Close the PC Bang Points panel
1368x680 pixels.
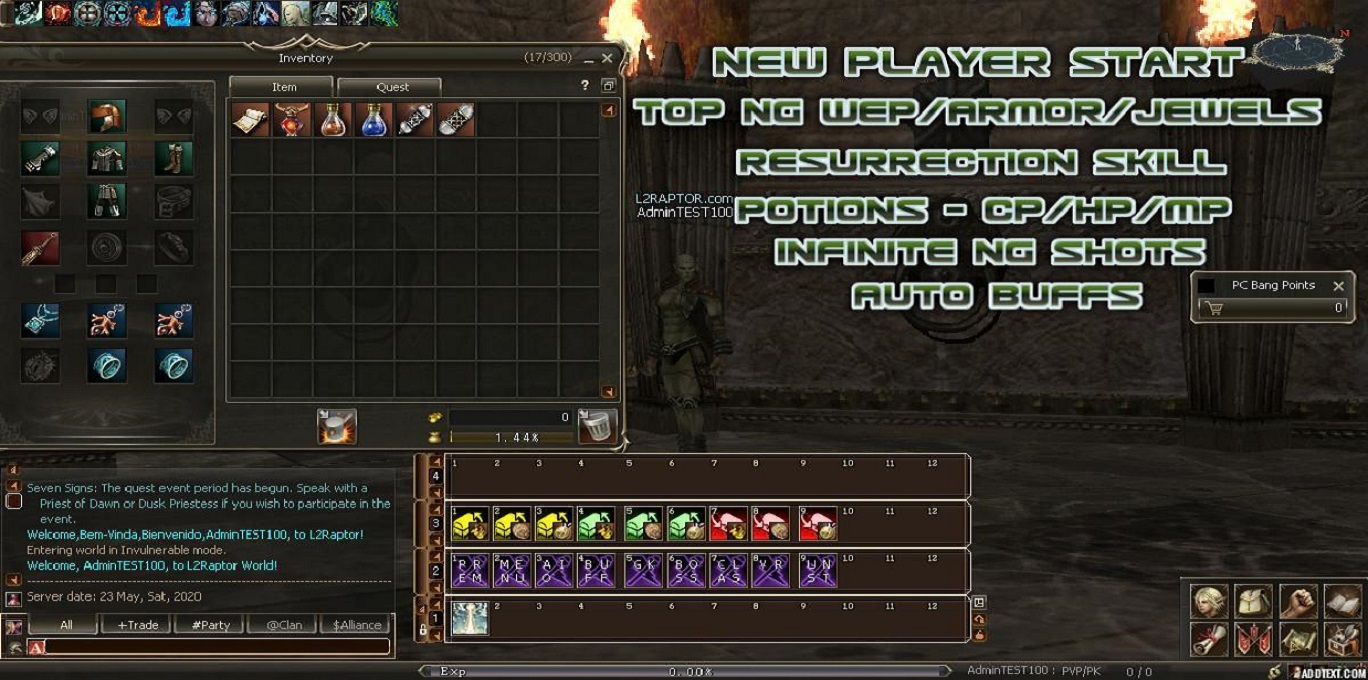coord(1339,286)
